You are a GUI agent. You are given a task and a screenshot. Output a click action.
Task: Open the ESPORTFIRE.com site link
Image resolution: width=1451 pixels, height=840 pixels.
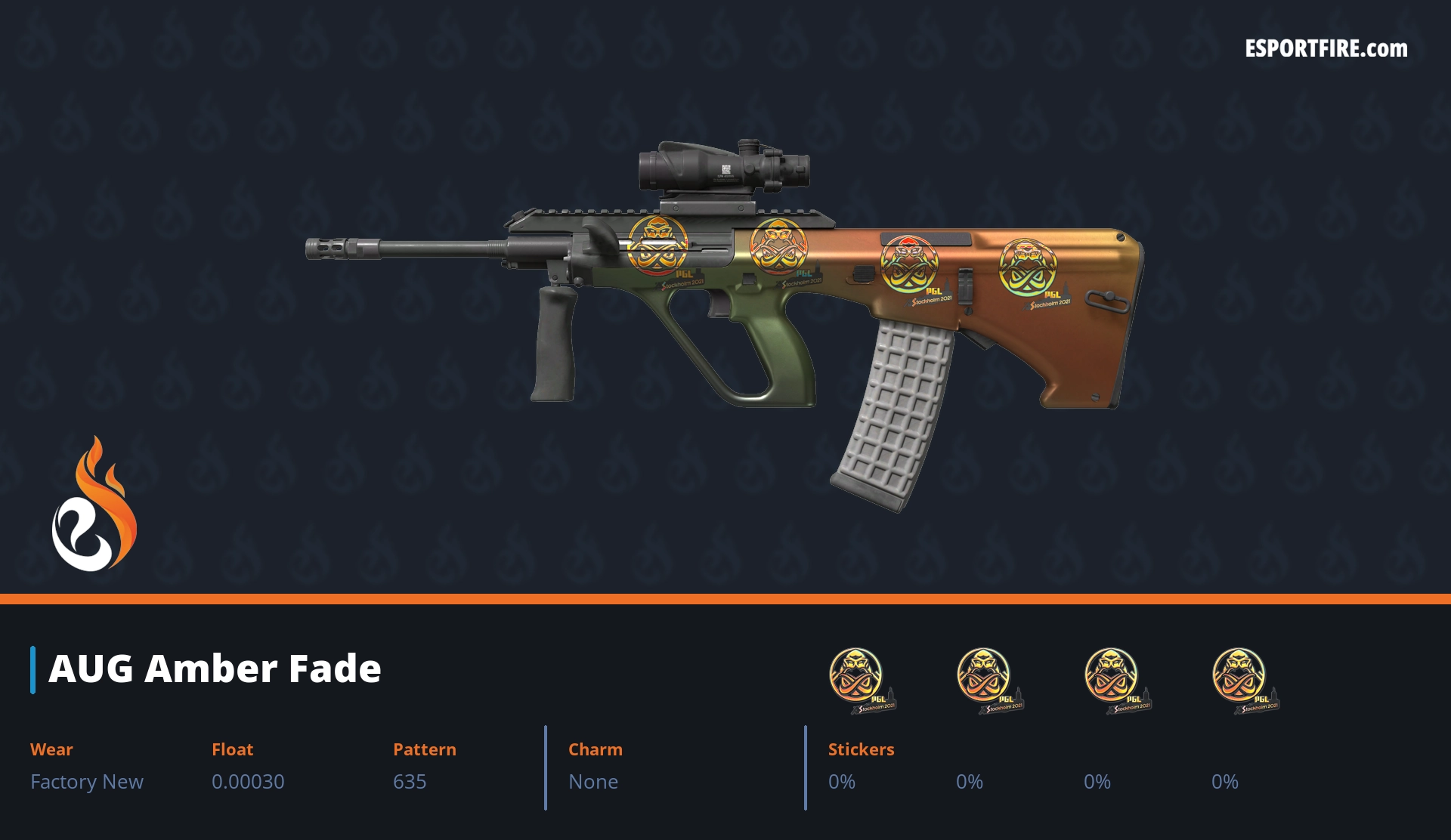[1326, 49]
